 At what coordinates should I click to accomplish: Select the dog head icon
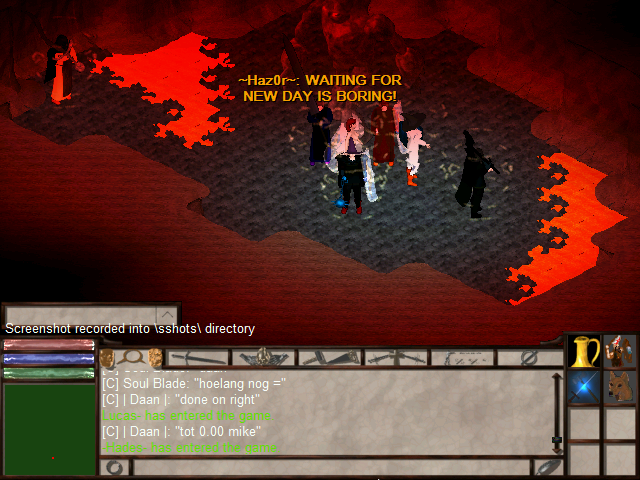point(620,387)
